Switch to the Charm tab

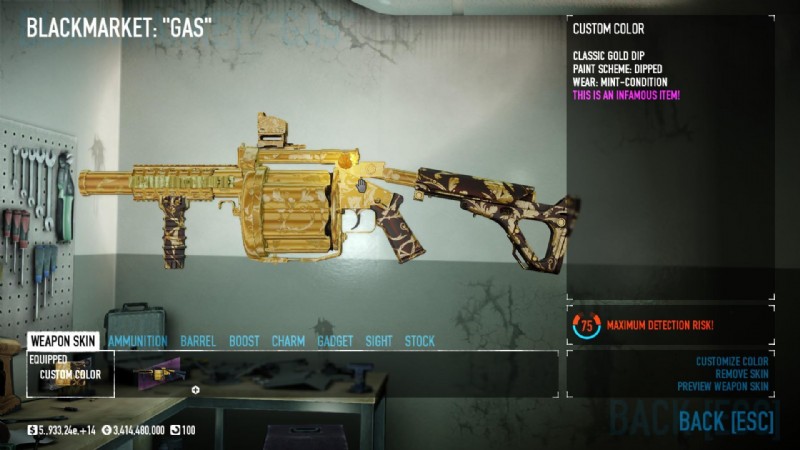288,341
